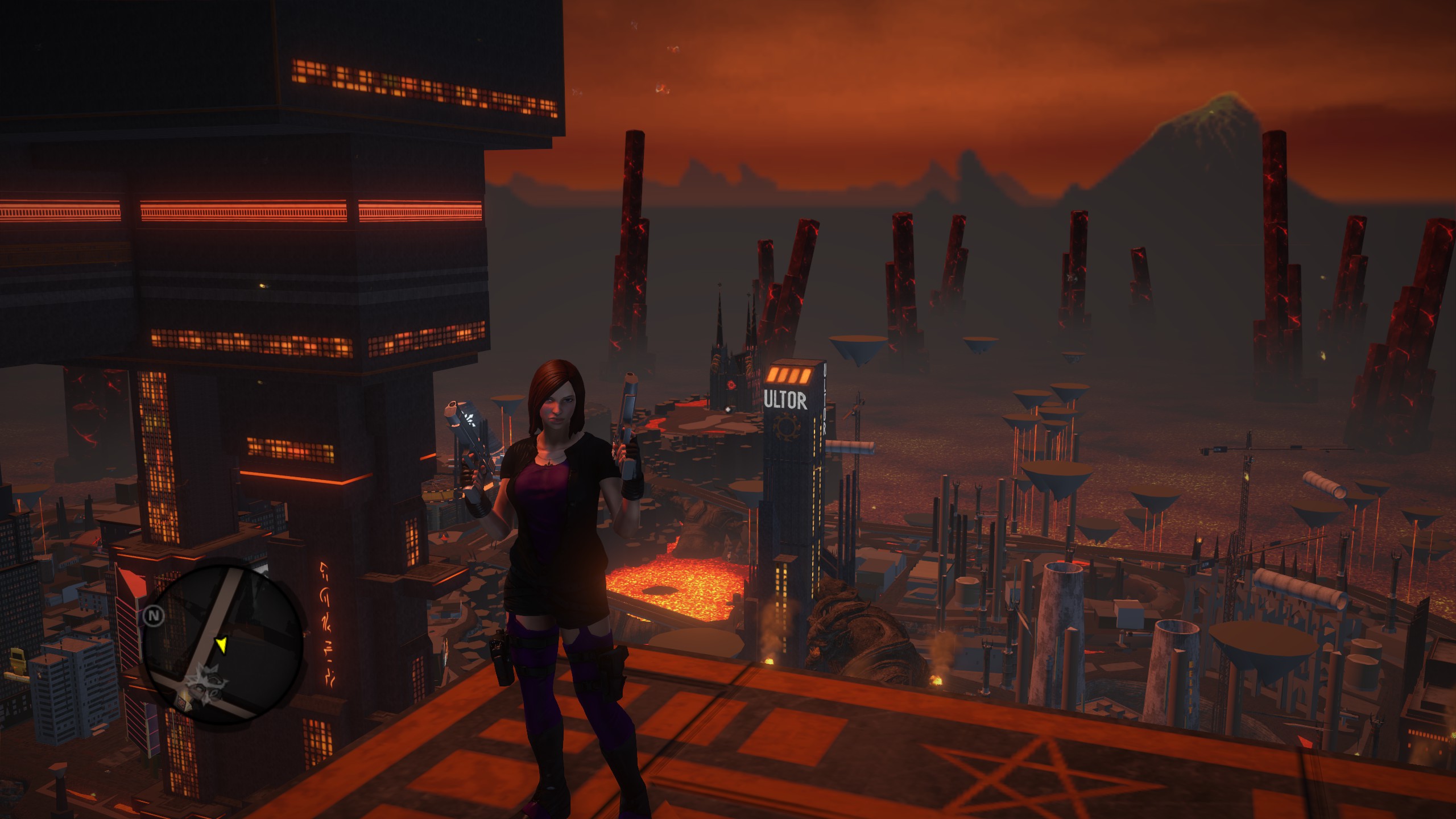Select the north compass marker on the minimap
The height and width of the screenshot is (819, 1456).
point(152,615)
